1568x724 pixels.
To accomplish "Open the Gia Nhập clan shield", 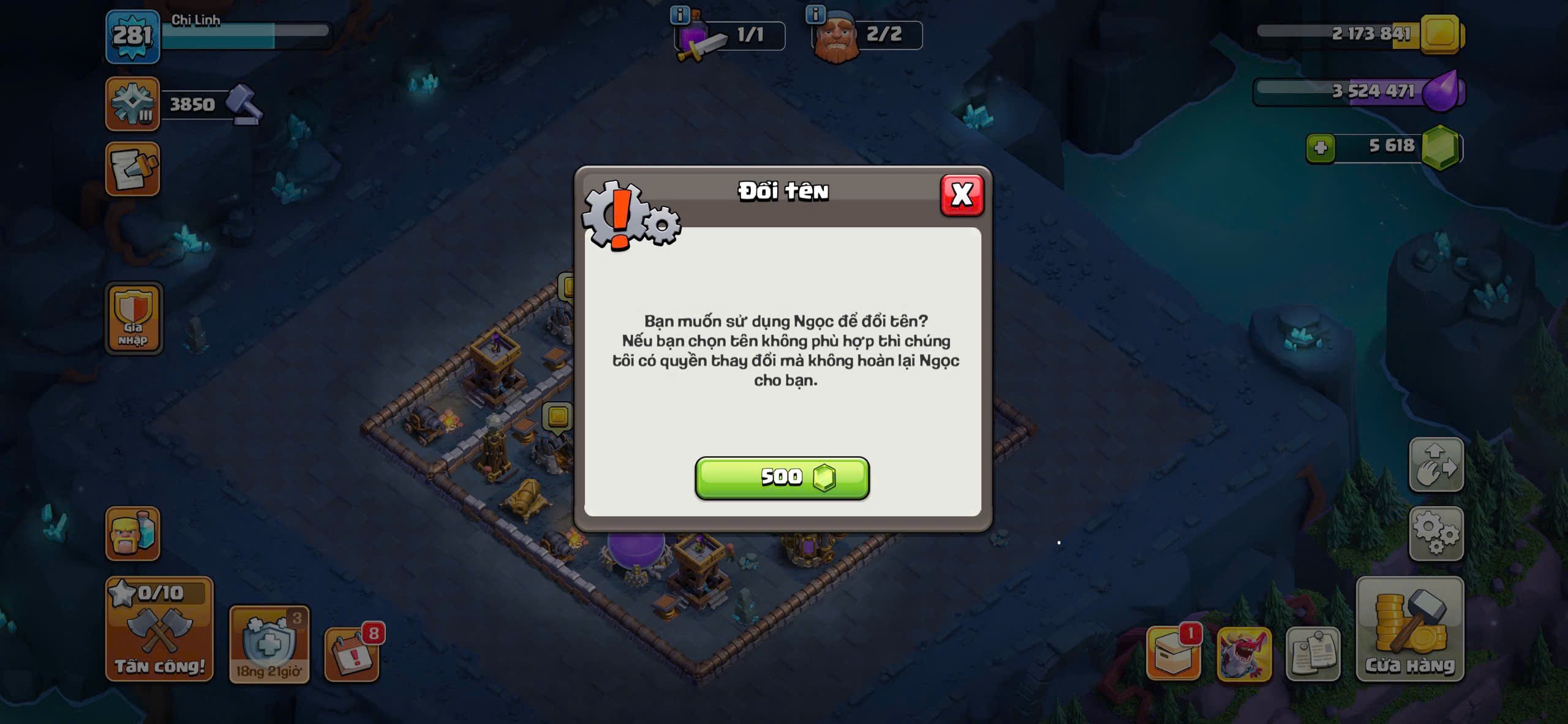I will point(134,319).
